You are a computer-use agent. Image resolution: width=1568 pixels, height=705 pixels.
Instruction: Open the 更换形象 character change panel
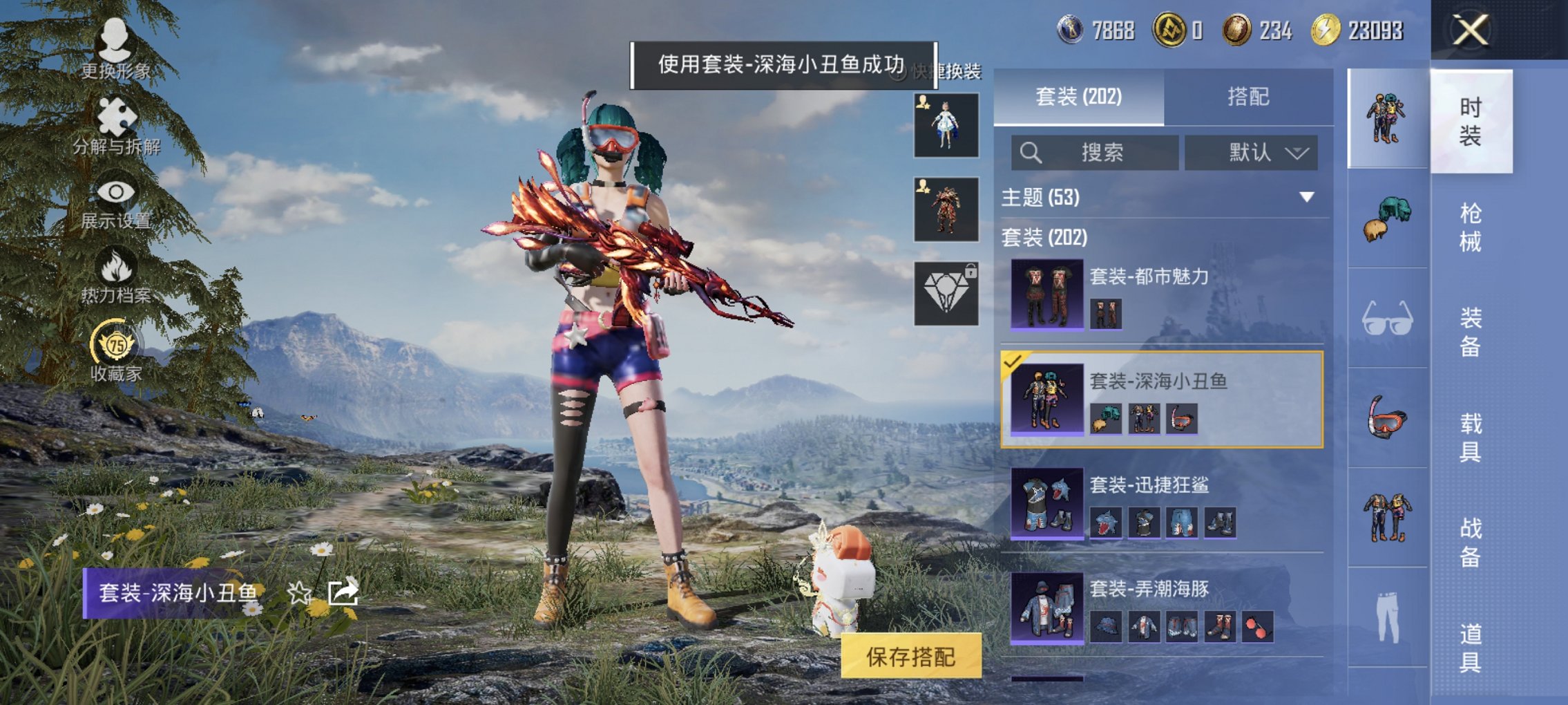[115, 41]
